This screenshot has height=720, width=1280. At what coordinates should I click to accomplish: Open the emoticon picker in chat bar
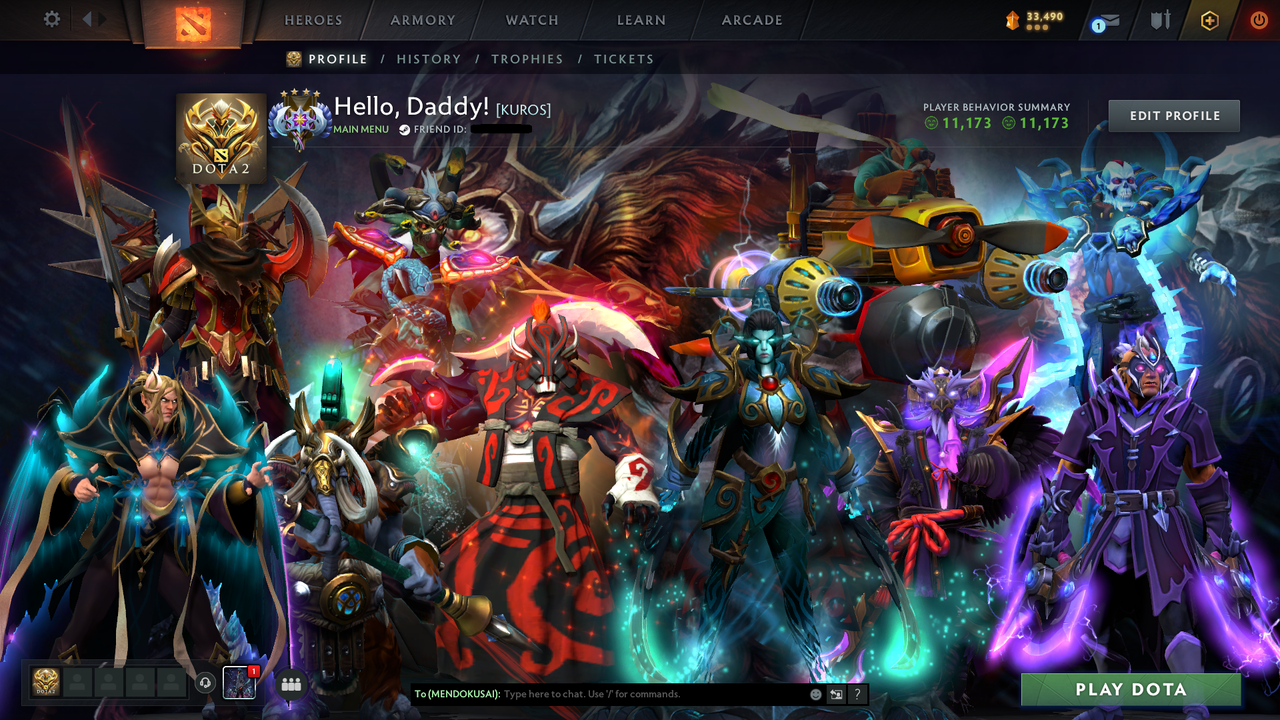tap(811, 693)
